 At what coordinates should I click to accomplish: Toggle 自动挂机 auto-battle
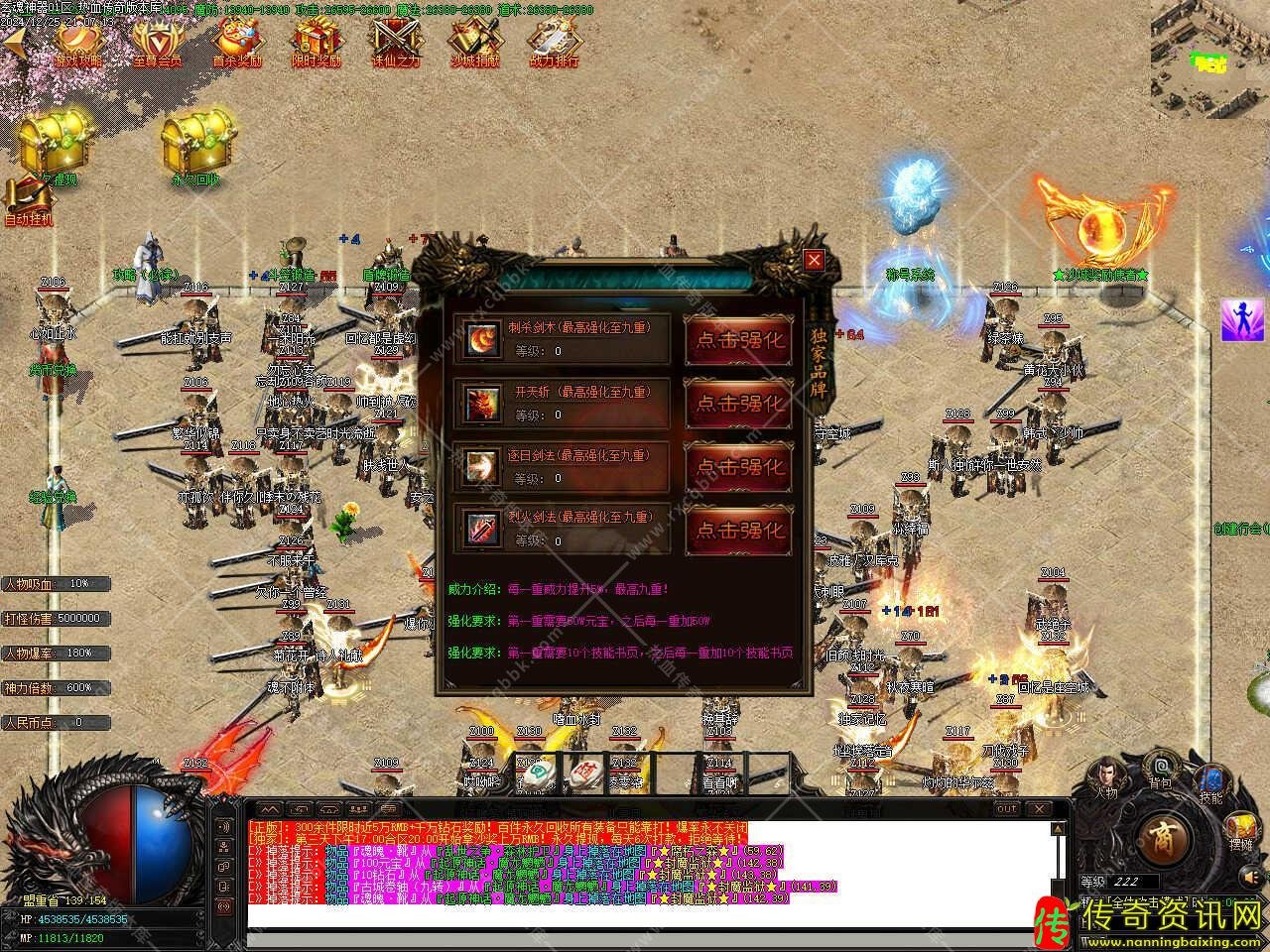coord(28,203)
